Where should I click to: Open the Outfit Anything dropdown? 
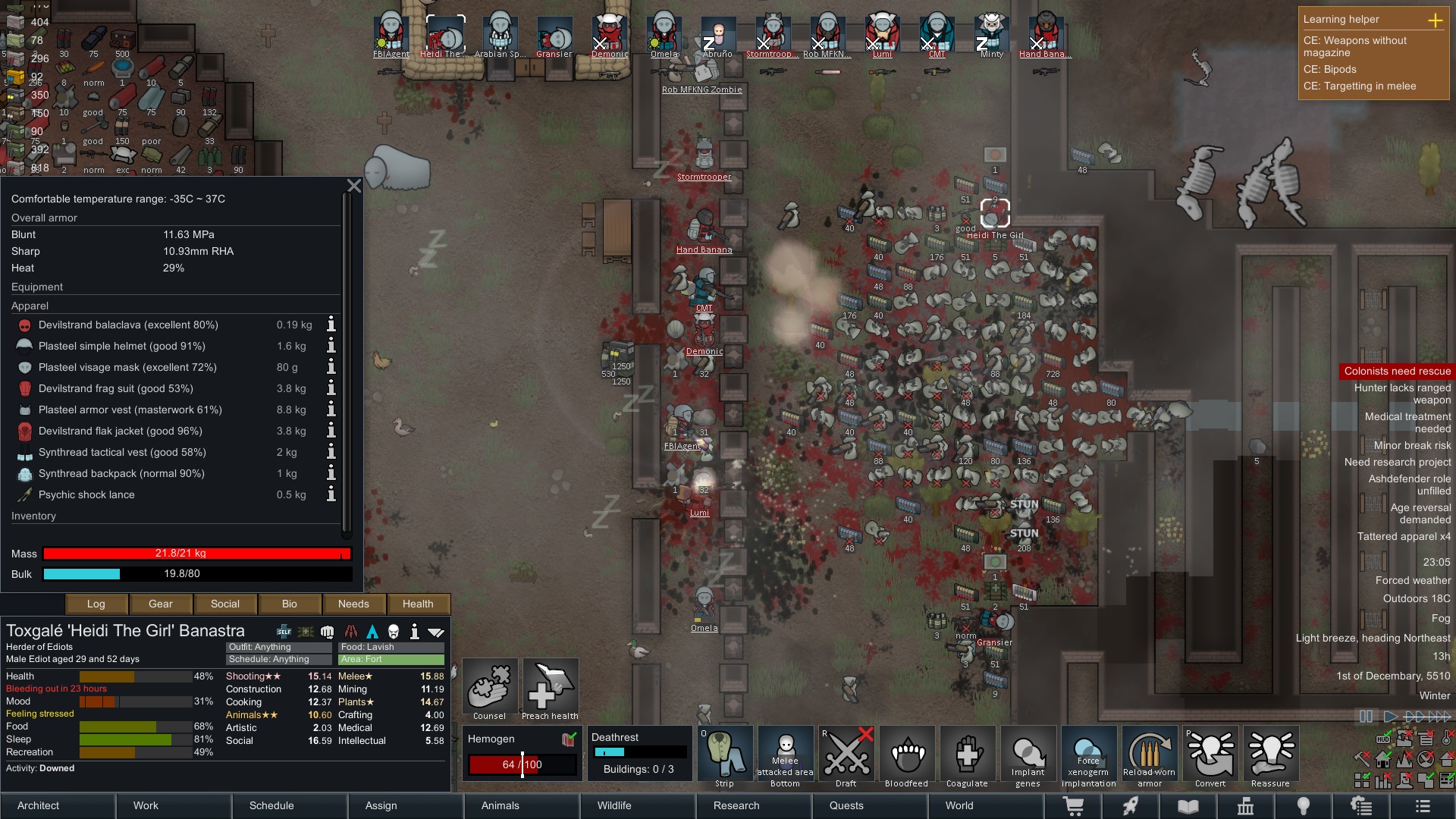278,647
